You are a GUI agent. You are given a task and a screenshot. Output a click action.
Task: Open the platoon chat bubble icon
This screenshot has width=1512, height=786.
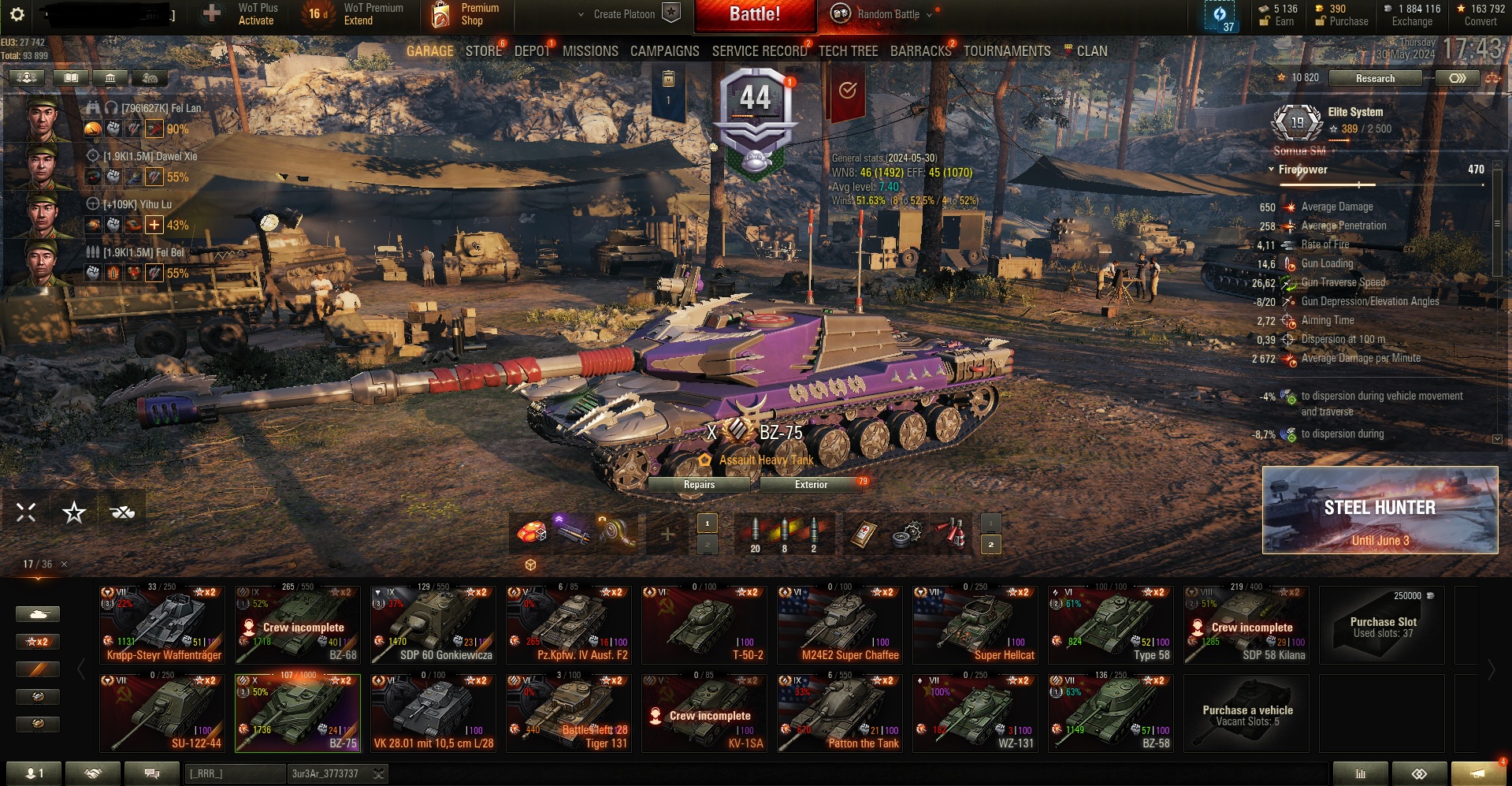coord(151,773)
